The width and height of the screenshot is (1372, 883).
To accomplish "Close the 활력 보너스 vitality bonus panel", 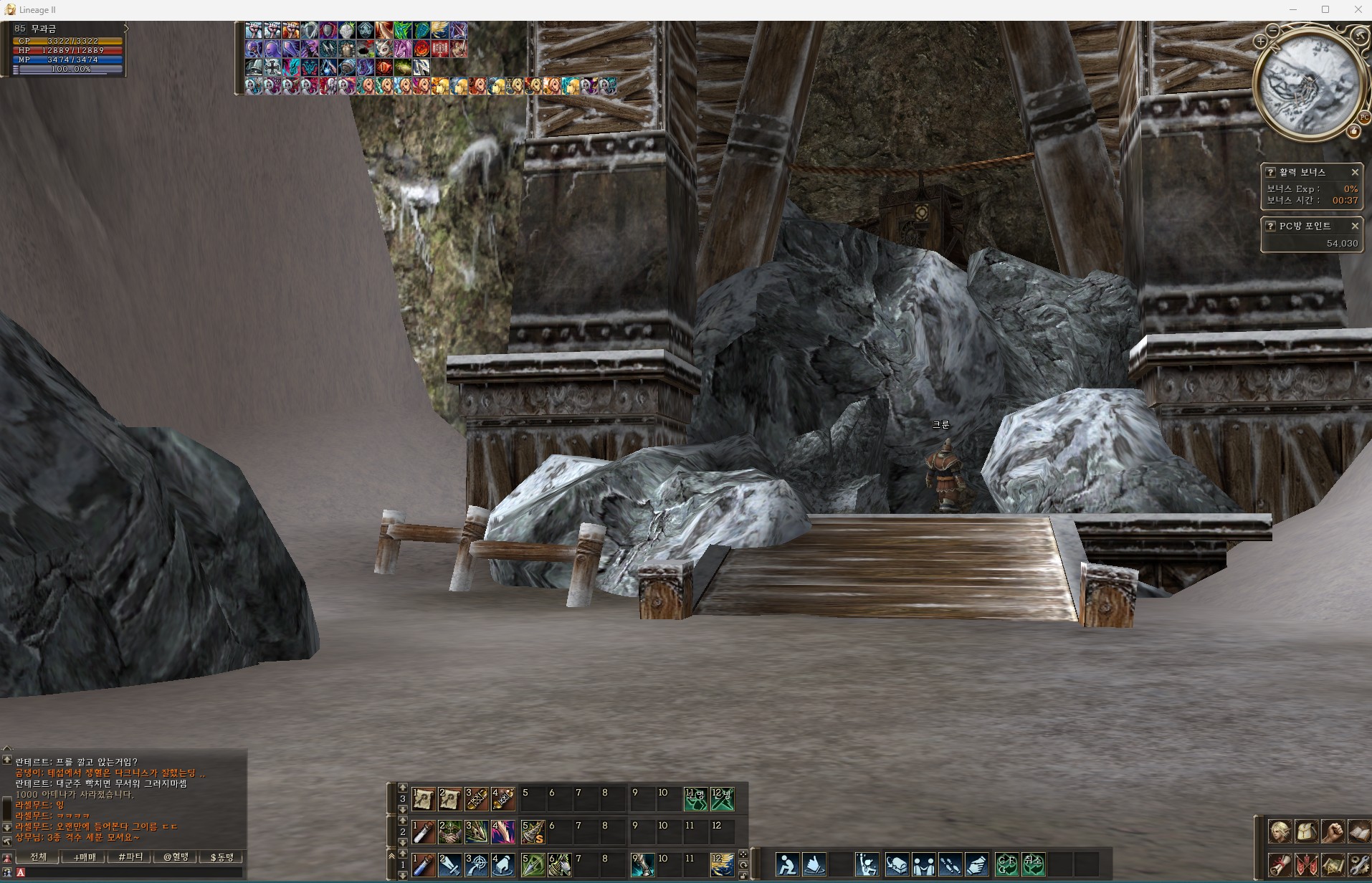I will pos(1354,172).
